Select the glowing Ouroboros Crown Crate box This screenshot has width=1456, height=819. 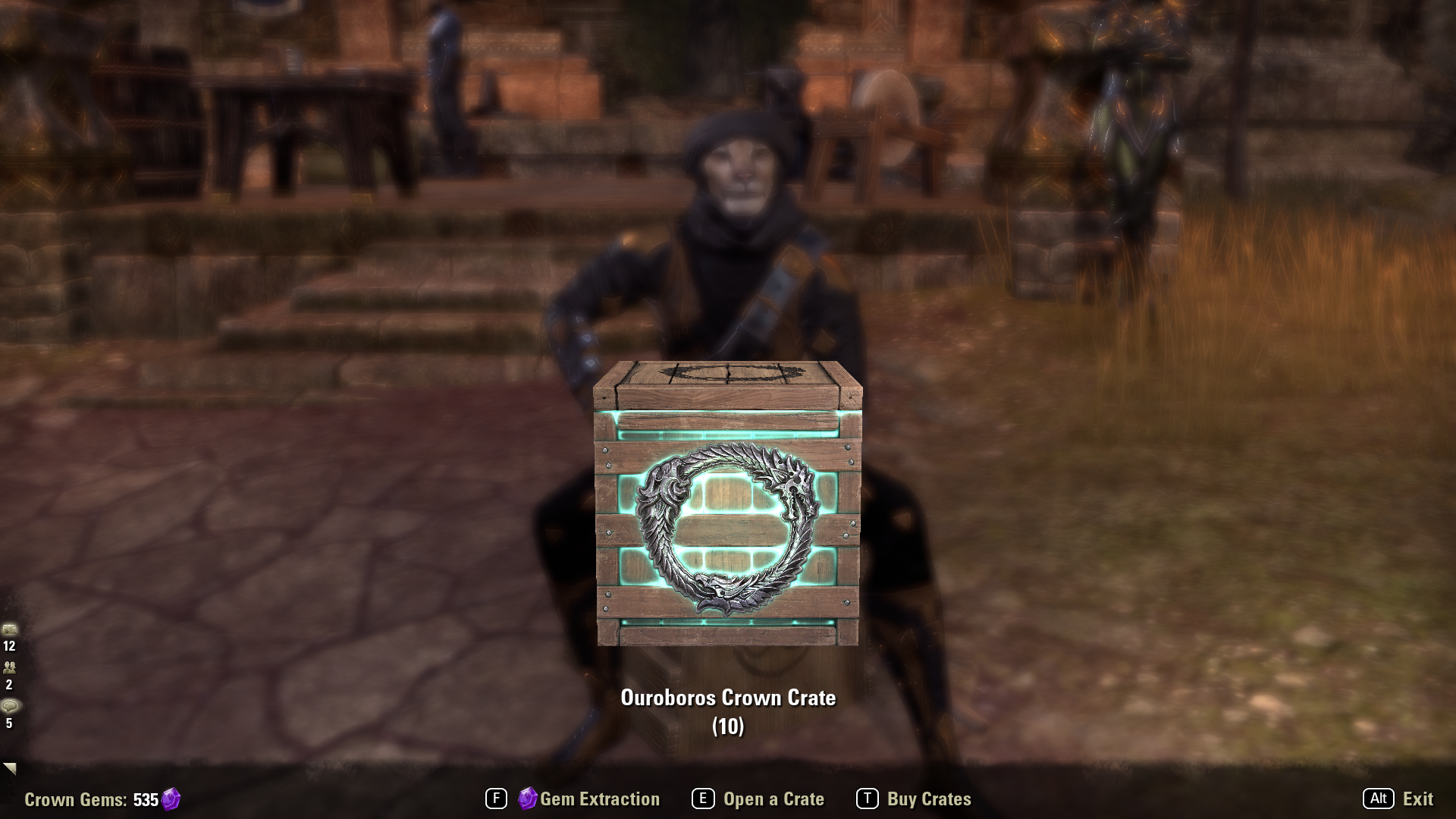(x=728, y=508)
